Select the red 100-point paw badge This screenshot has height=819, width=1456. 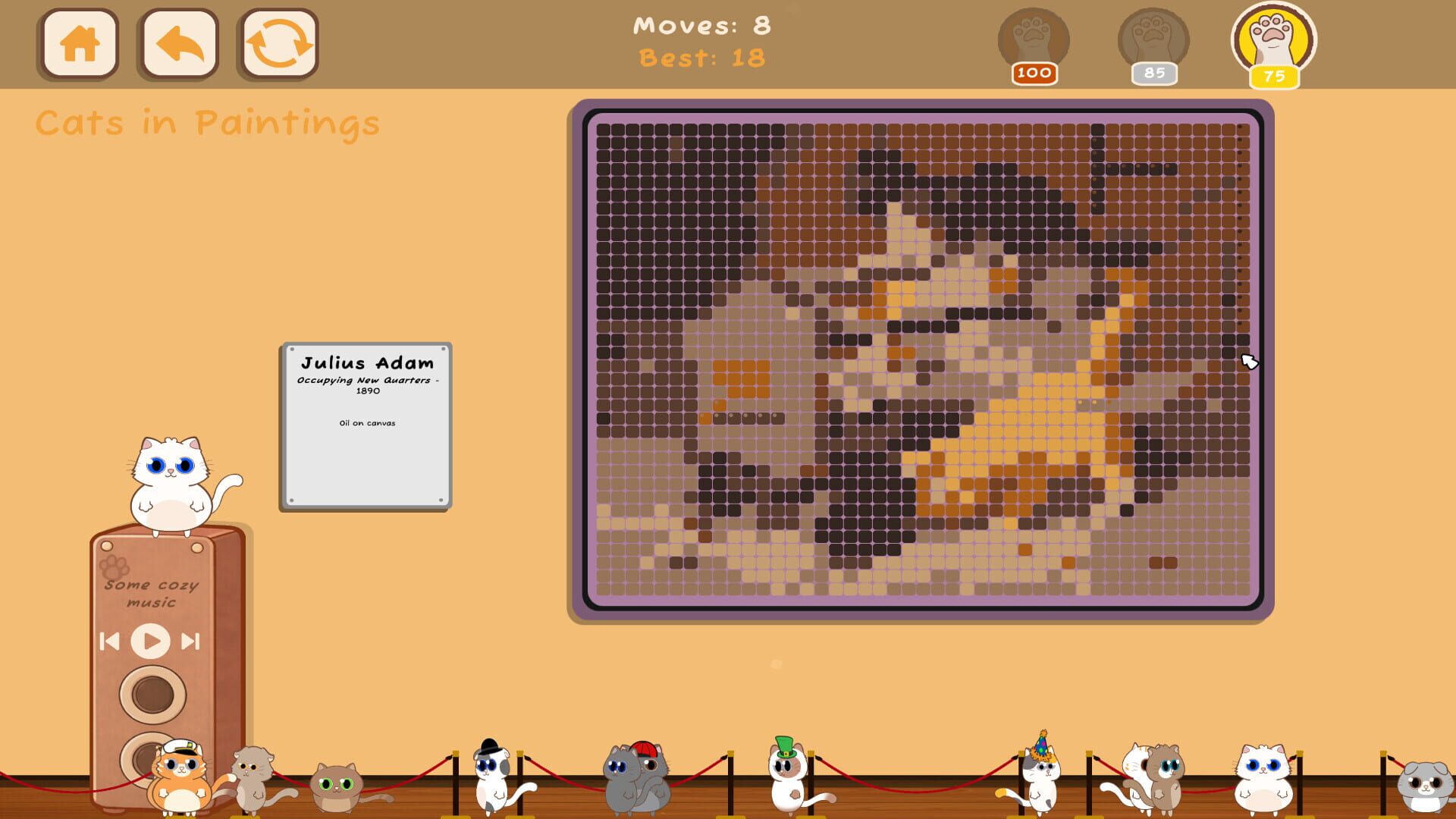tap(1034, 42)
